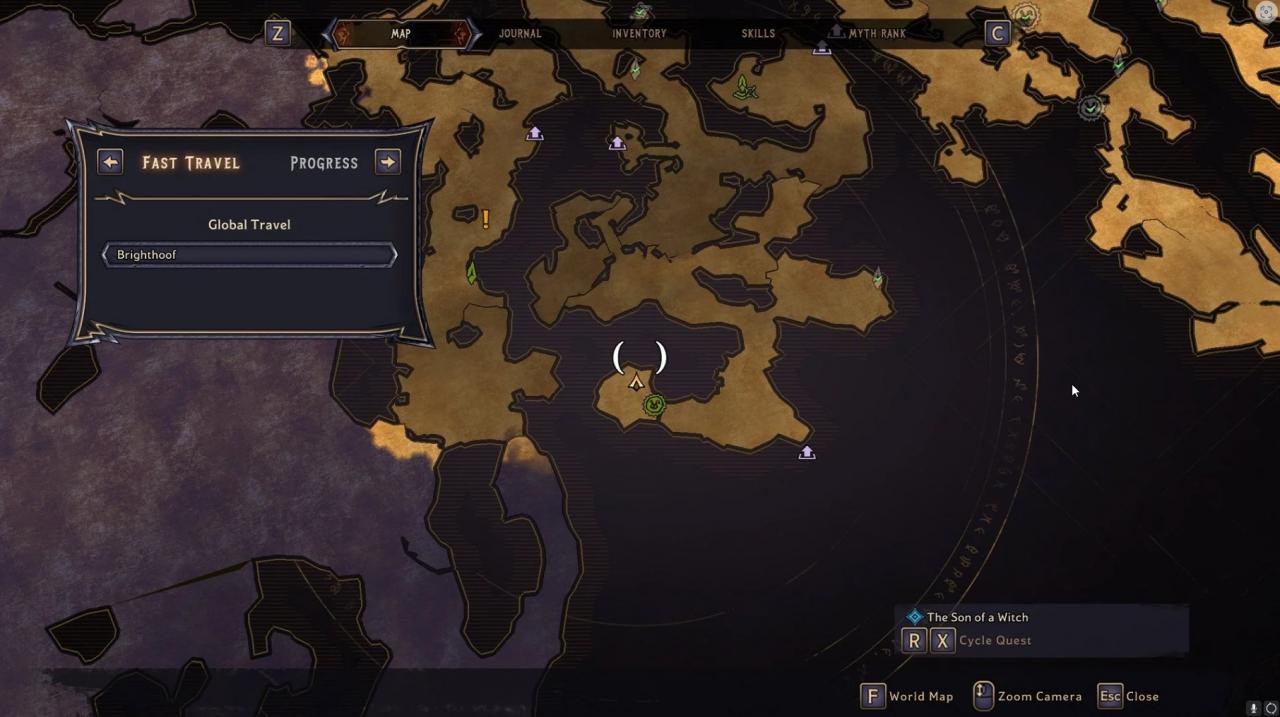
Task: Choose Brighthoof as fast travel destination
Action: tap(249, 255)
